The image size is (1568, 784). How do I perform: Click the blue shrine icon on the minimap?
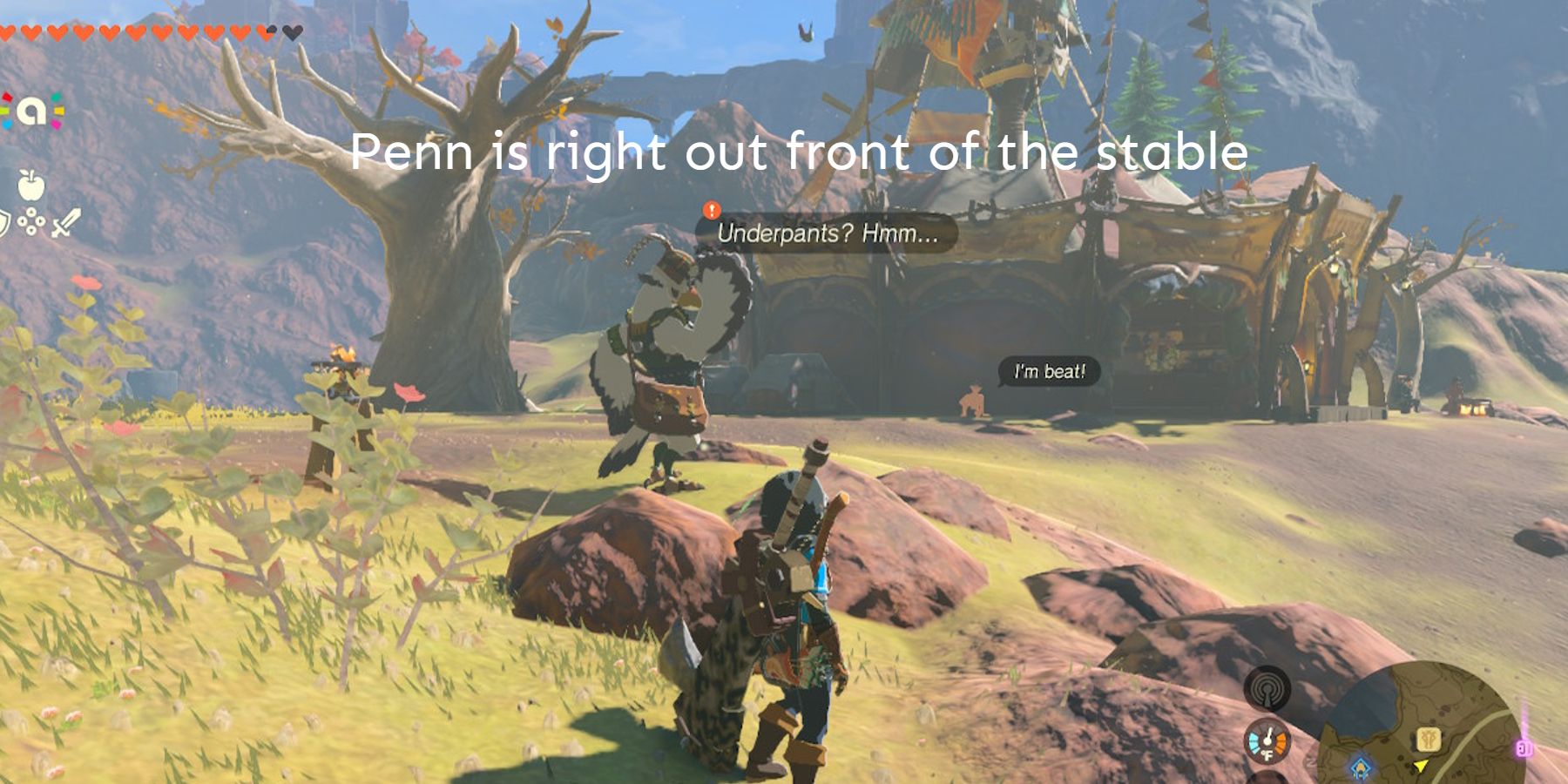pyautogui.click(x=1361, y=768)
